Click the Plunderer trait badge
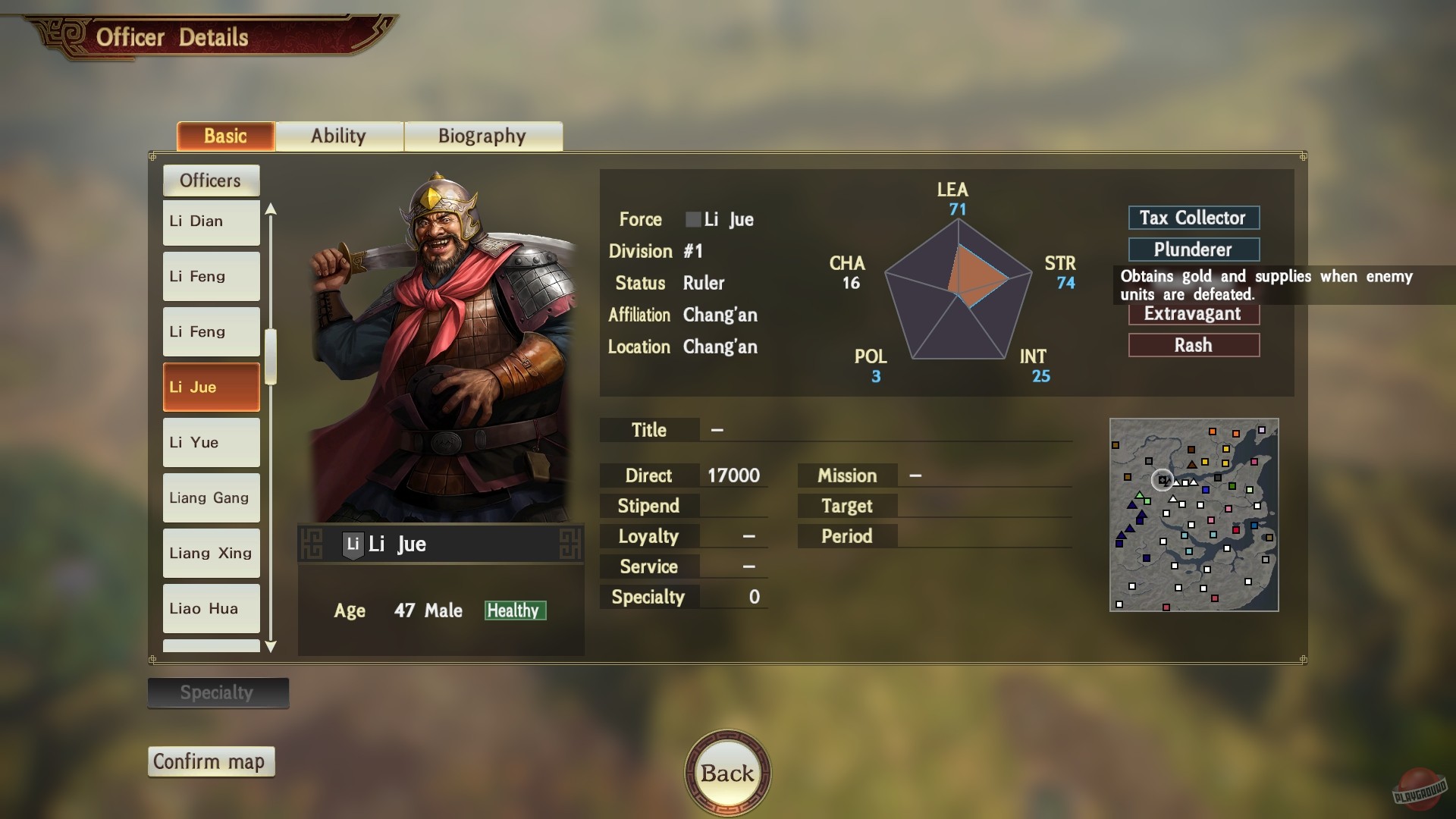The height and width of the screenshot is (819, 1456). click(x=1193, y=249)
